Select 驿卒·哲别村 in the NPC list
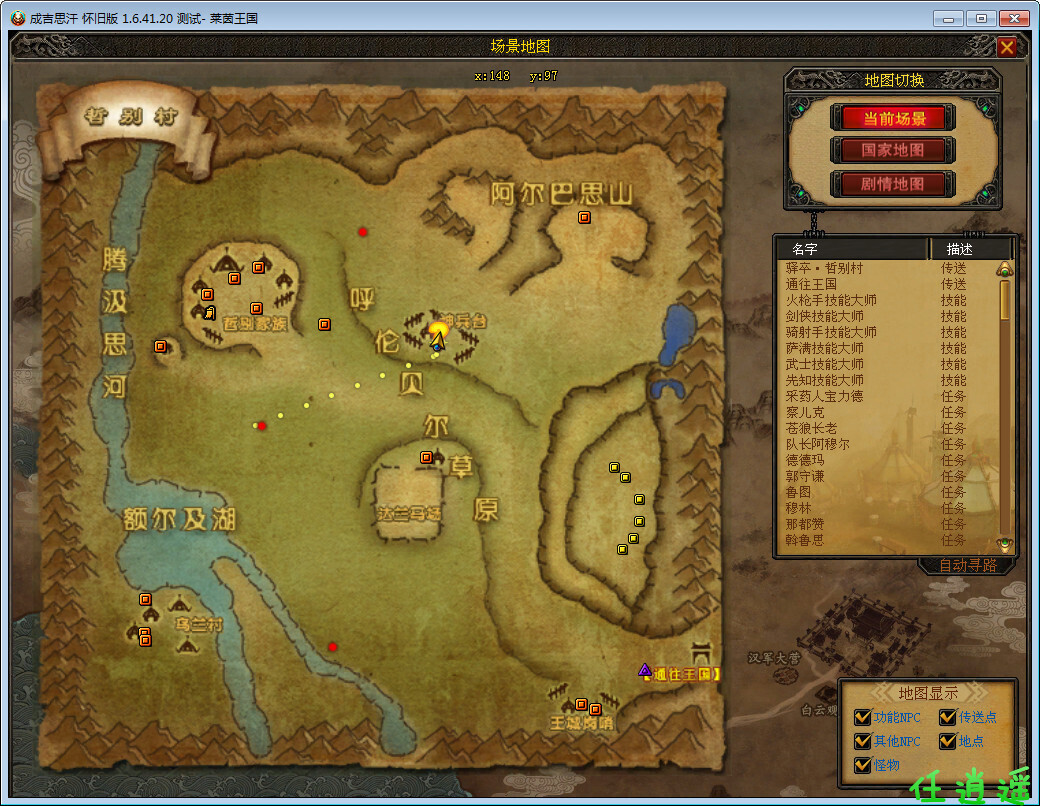The width and height of the screenshot is (1040, 806). click(x=825, y=268)
